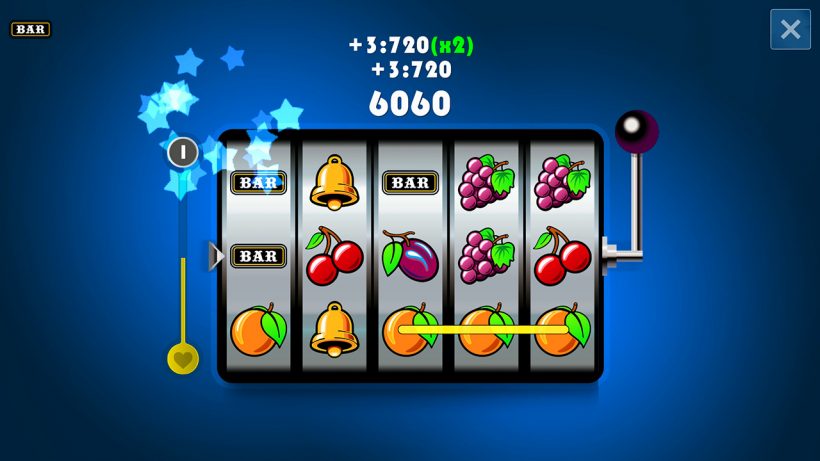Close the slot machine screen

click(x=790, y=29)
